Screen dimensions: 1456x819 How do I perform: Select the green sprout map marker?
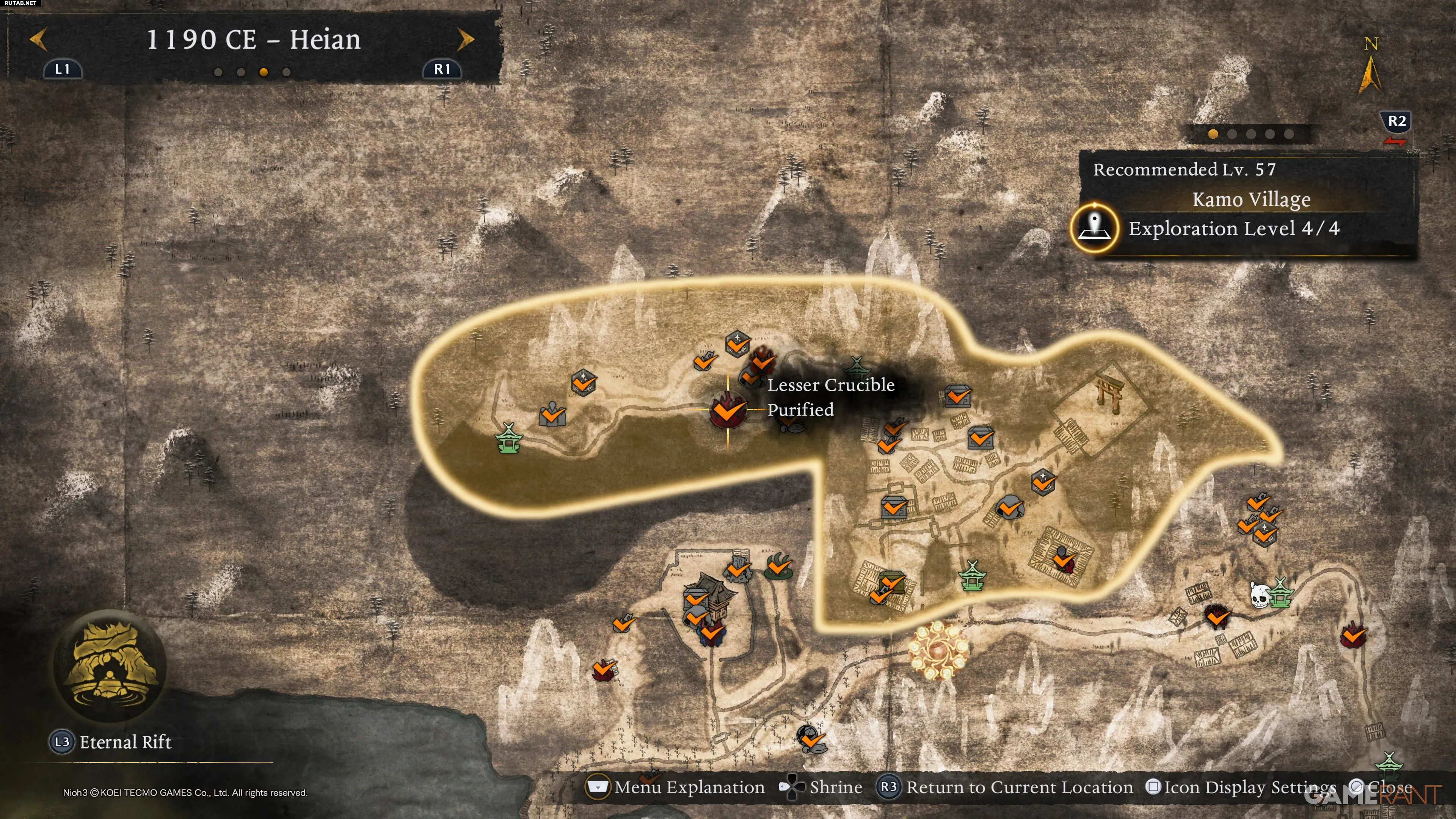pyautogui.click(x=780, y=566)
